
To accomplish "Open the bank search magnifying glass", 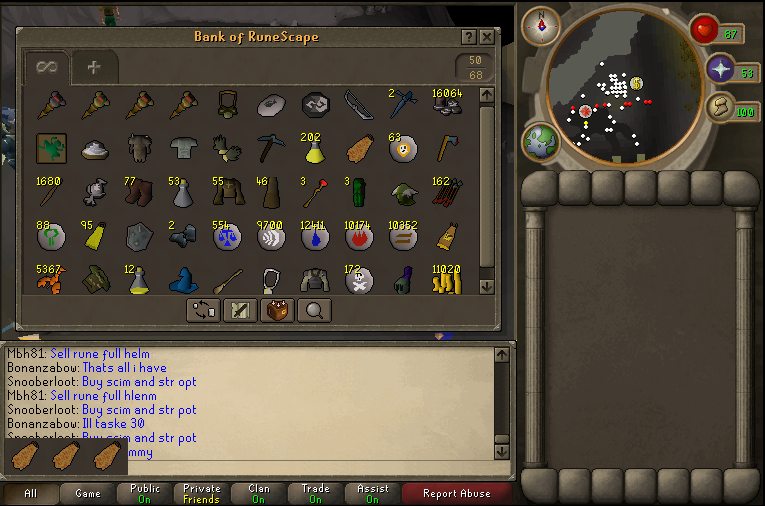I will pos(314,310).
